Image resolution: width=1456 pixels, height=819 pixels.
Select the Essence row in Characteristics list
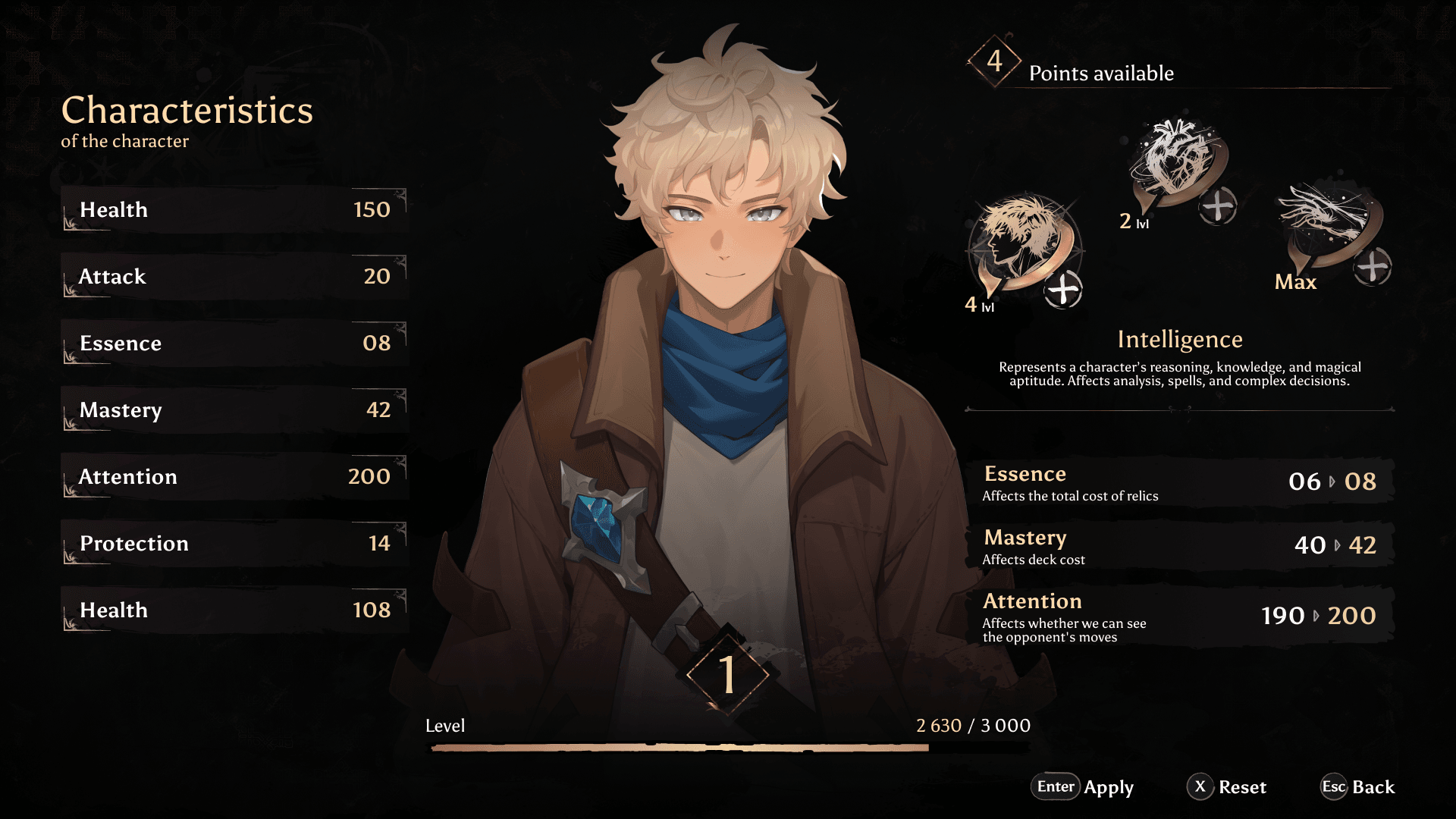coord(234,344)
